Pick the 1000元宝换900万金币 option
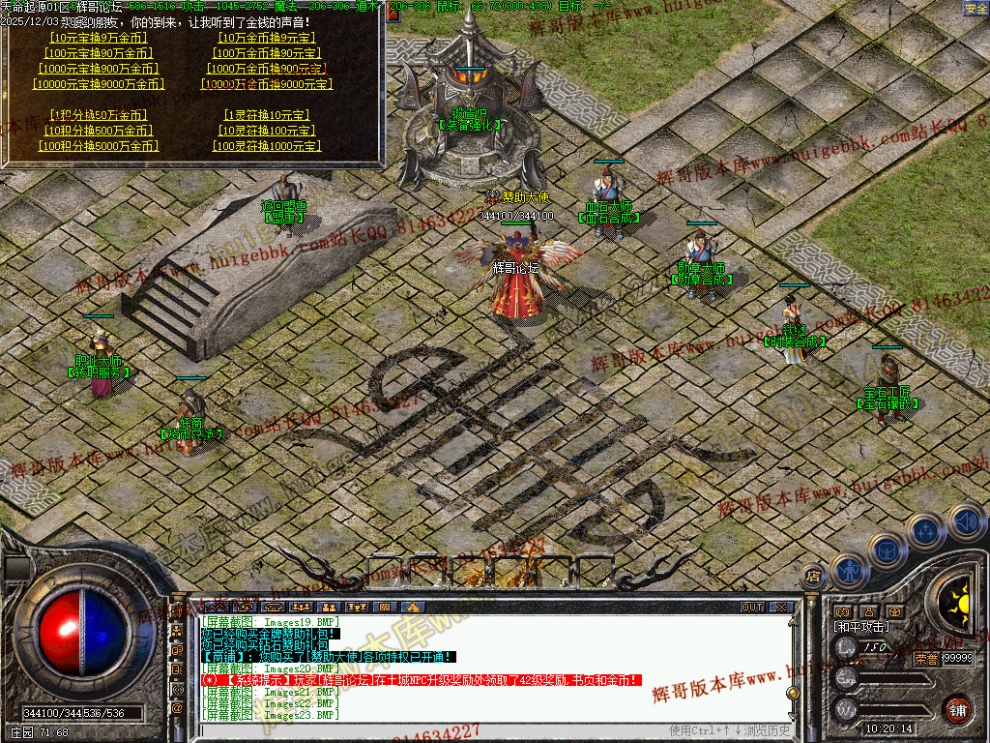 [x=96, y=69]
